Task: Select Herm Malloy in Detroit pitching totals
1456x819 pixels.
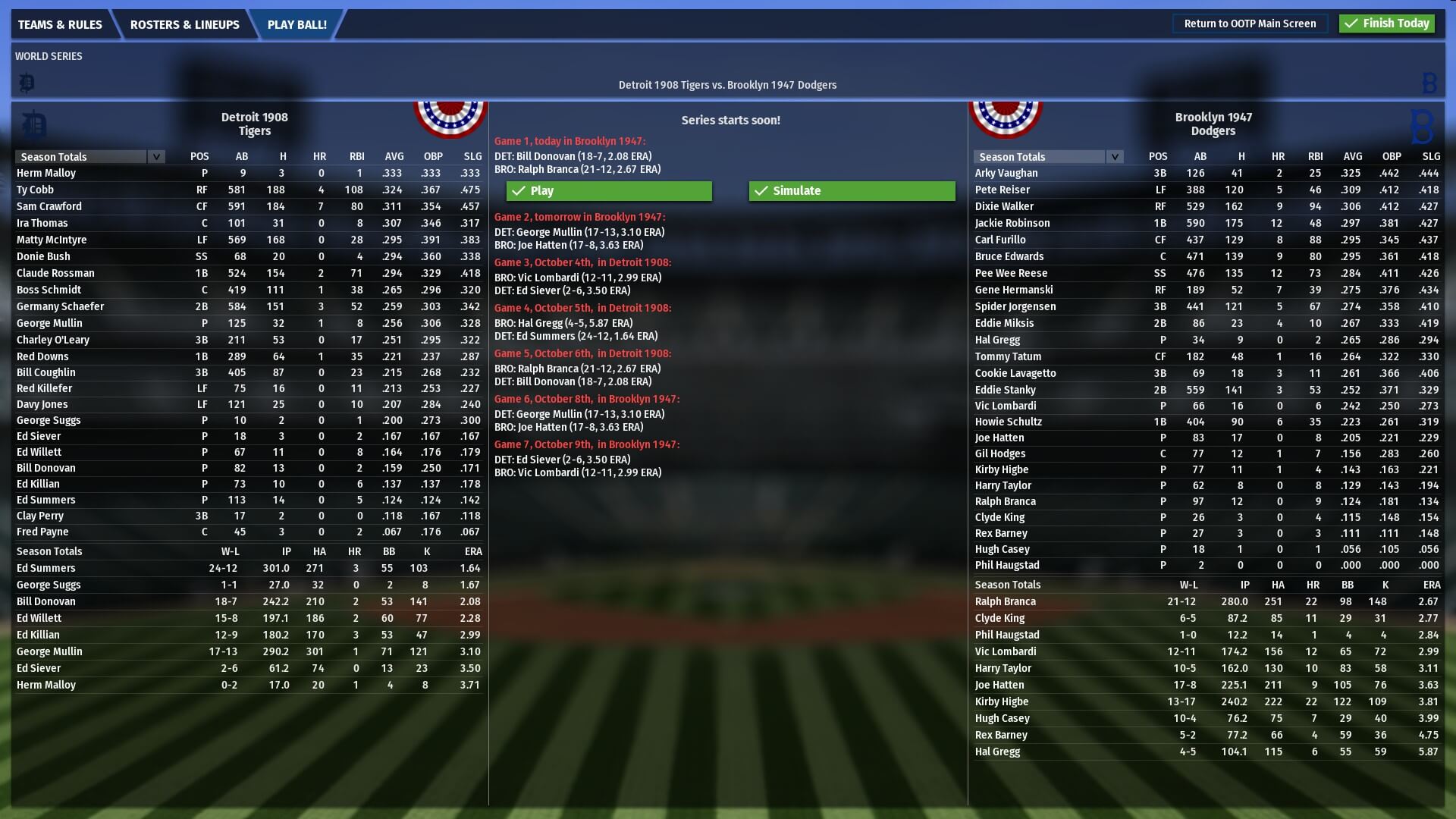Action: [46, 685]
